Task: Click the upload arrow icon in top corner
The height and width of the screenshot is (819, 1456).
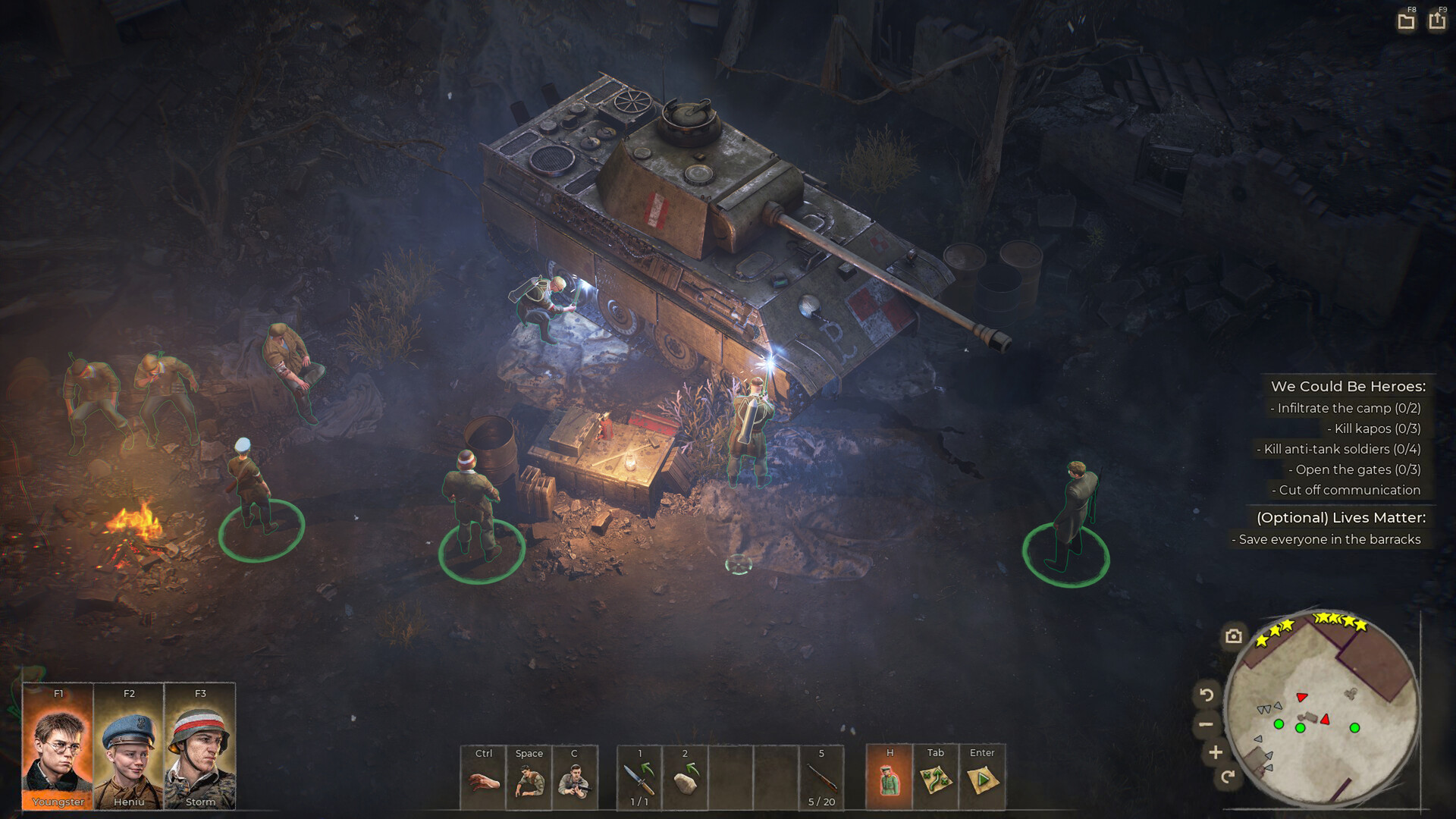Action: click(x=1437, y=20)
